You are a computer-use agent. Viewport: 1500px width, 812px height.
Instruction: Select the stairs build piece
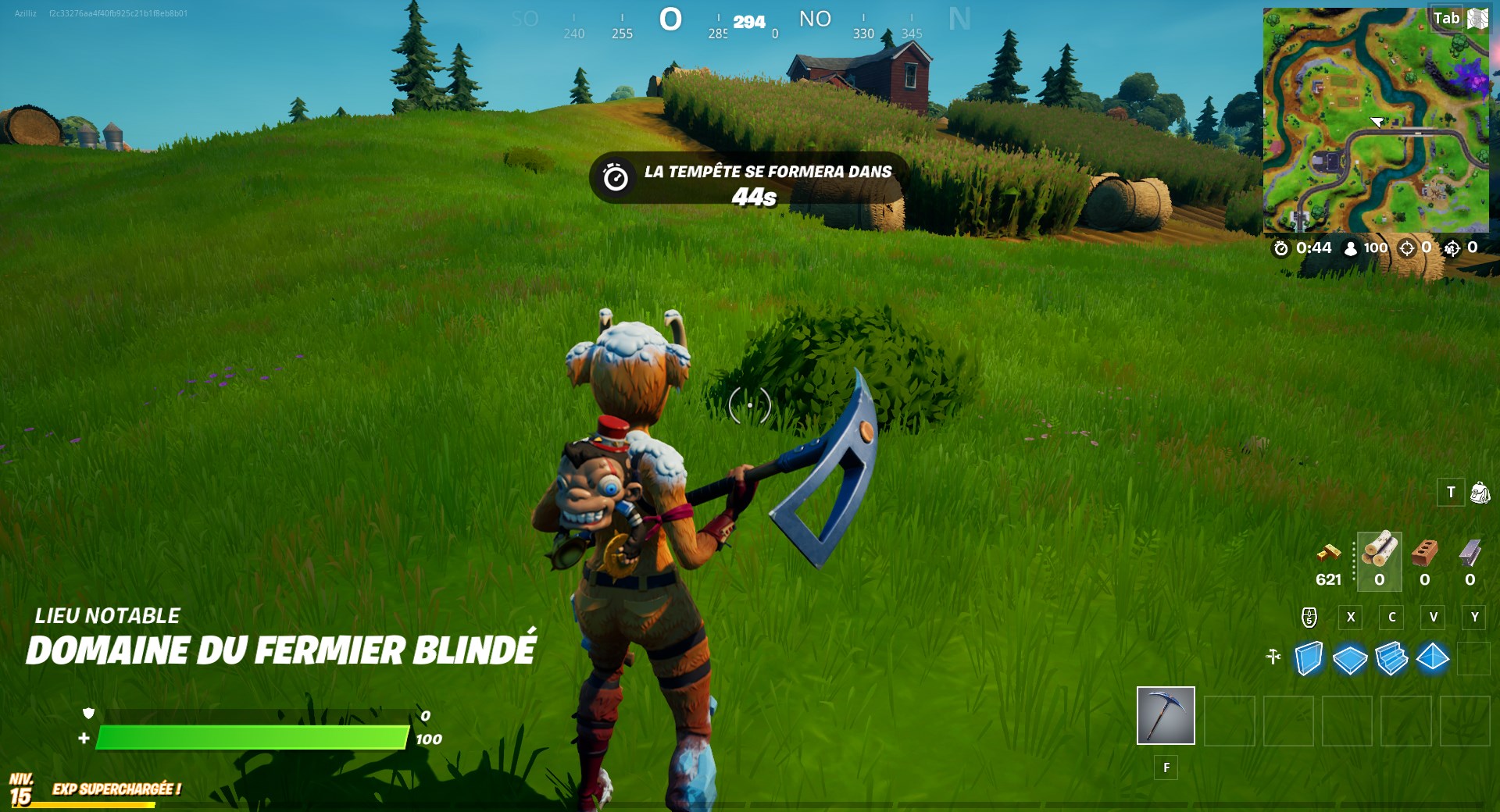click(1391, 660)
